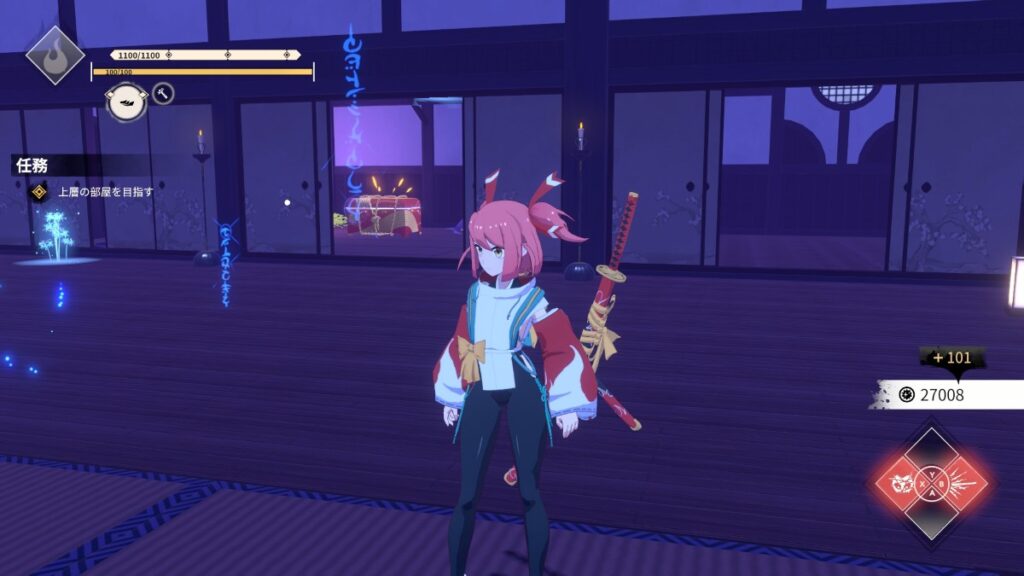Screen dimensions: 1024x576
Task: Click the flame diamond emblem
Action: coord(54,55)
